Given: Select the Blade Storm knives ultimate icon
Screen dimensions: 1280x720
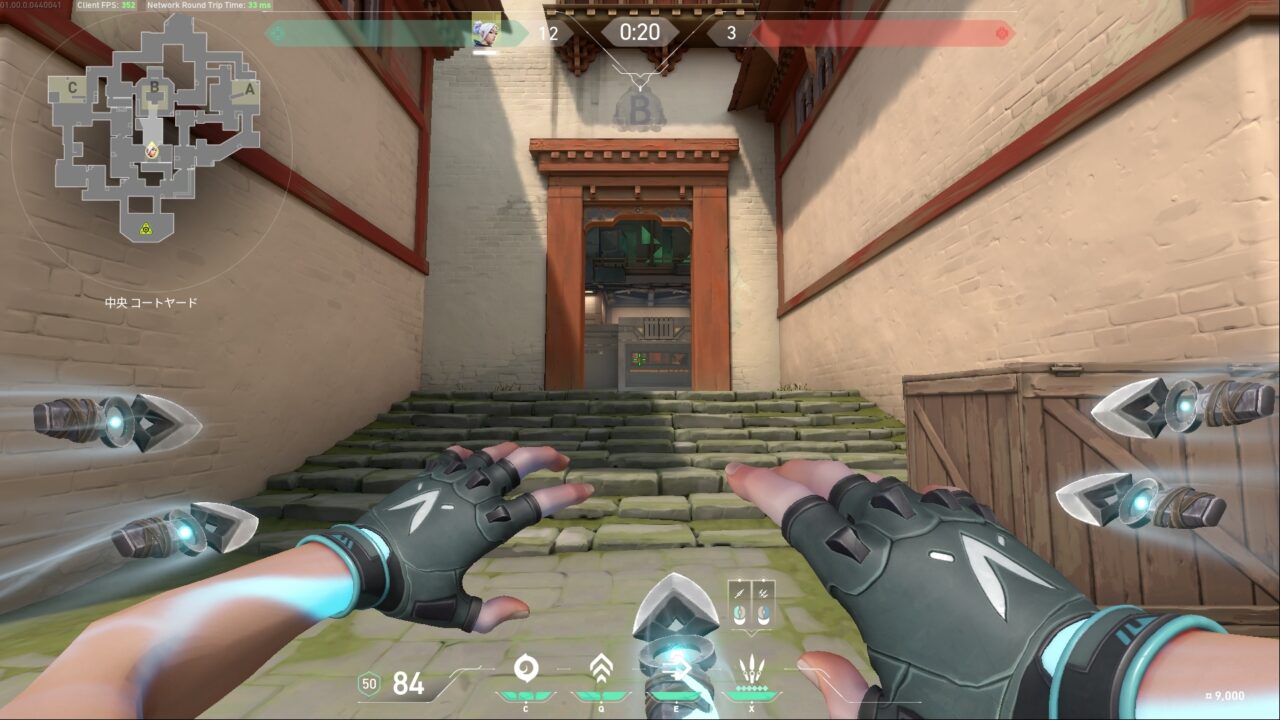Looking at the screenshot, I should click(751, 669).
